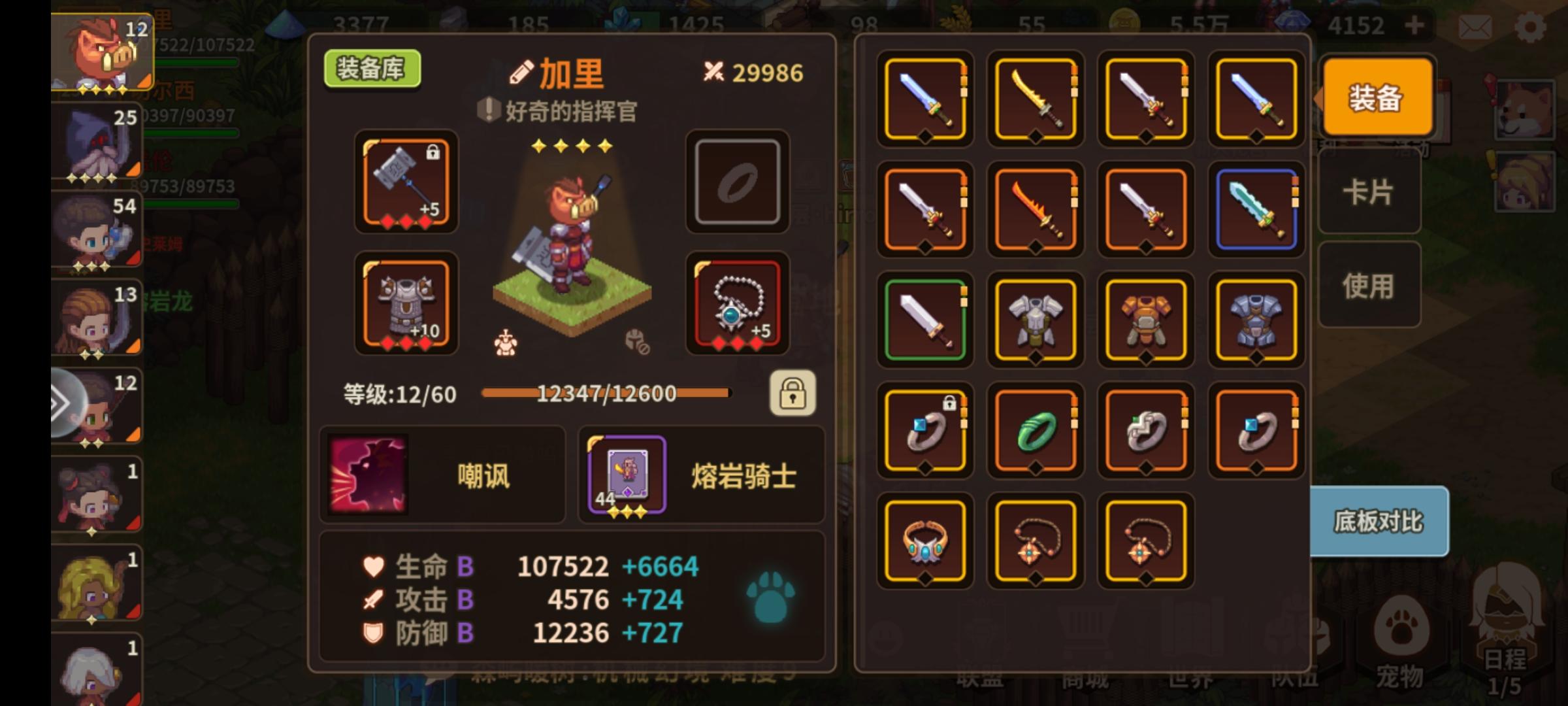The image size is (1568, 706).
Task: Select the equipped hammer weapon slot
Action: 405,185
